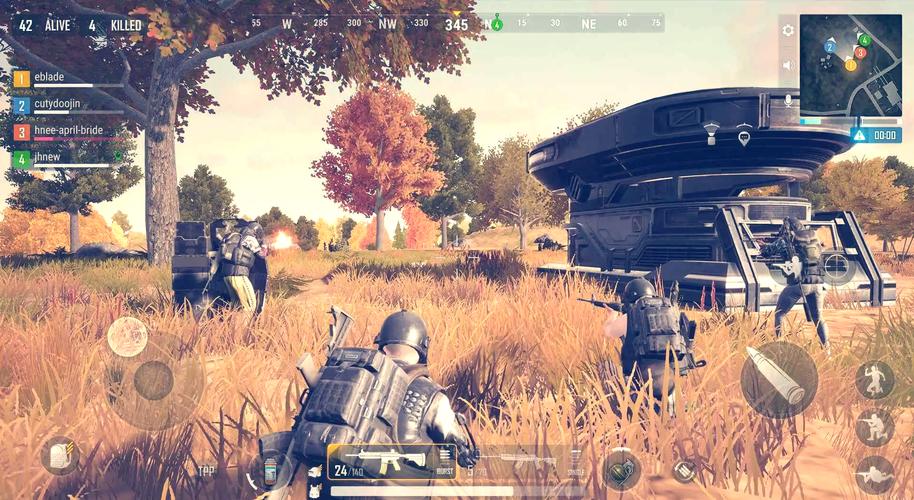The width and height of the screenshot is (914, 500).
Task: Open the quick chat marker icon
Action: tap(743, 136)
